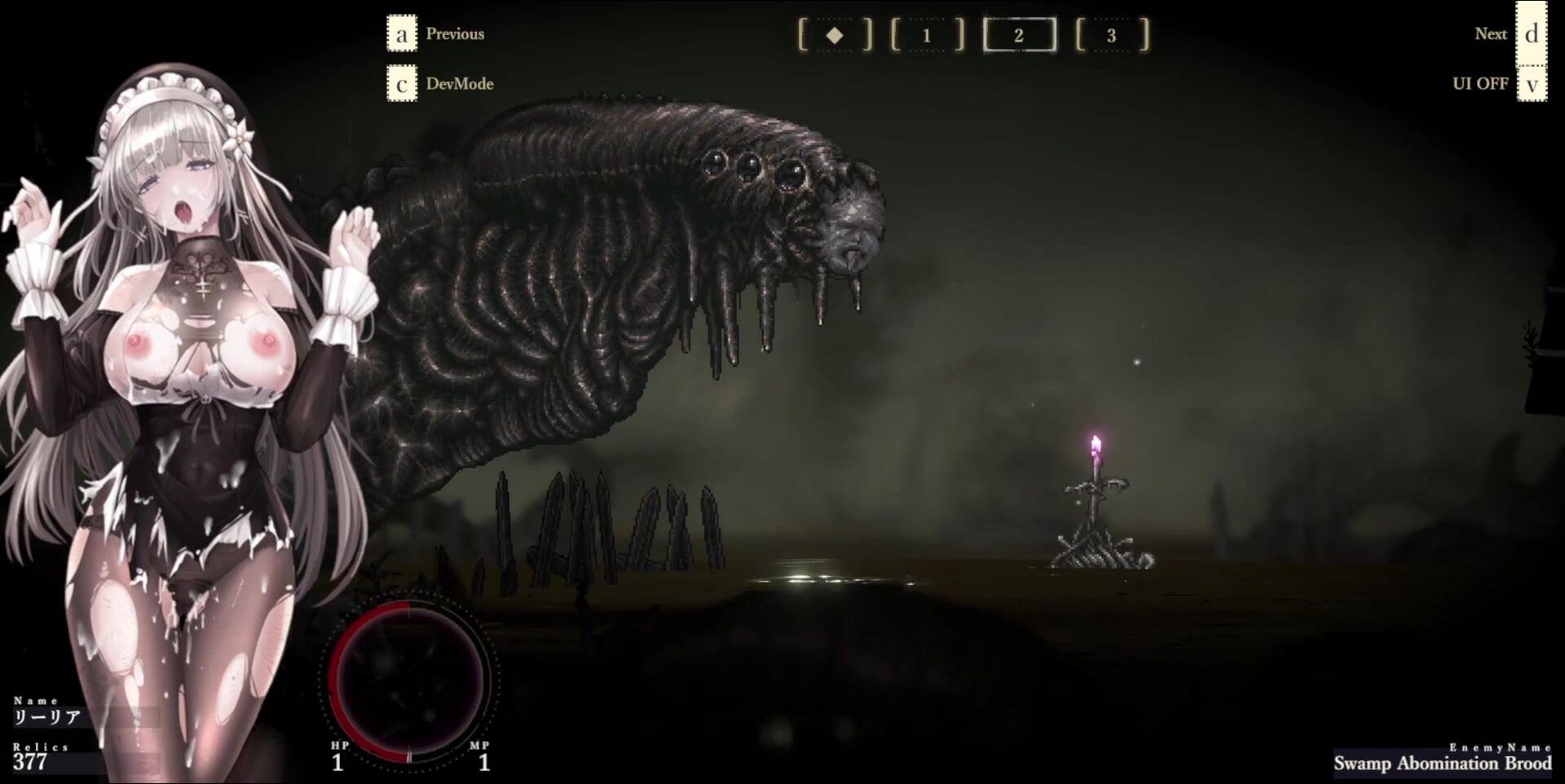Select scene tab 2

(1019, 35)
